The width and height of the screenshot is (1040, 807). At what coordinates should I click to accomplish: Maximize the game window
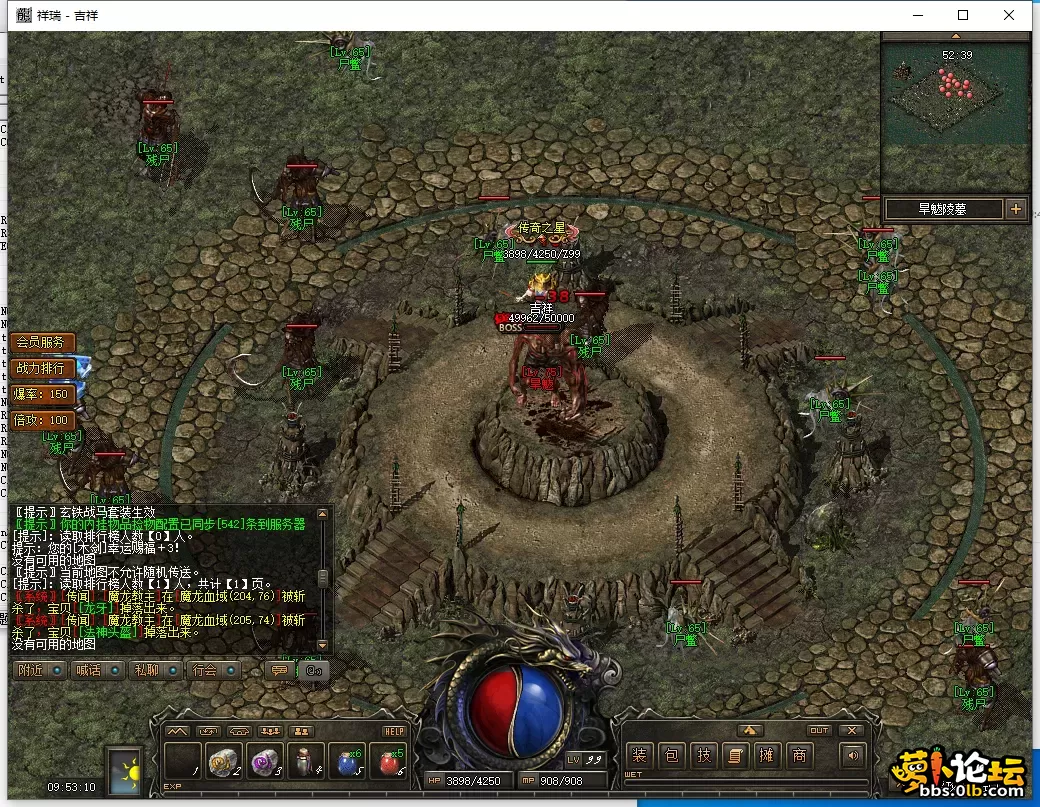pyautogui.click(x=963, y=15)
